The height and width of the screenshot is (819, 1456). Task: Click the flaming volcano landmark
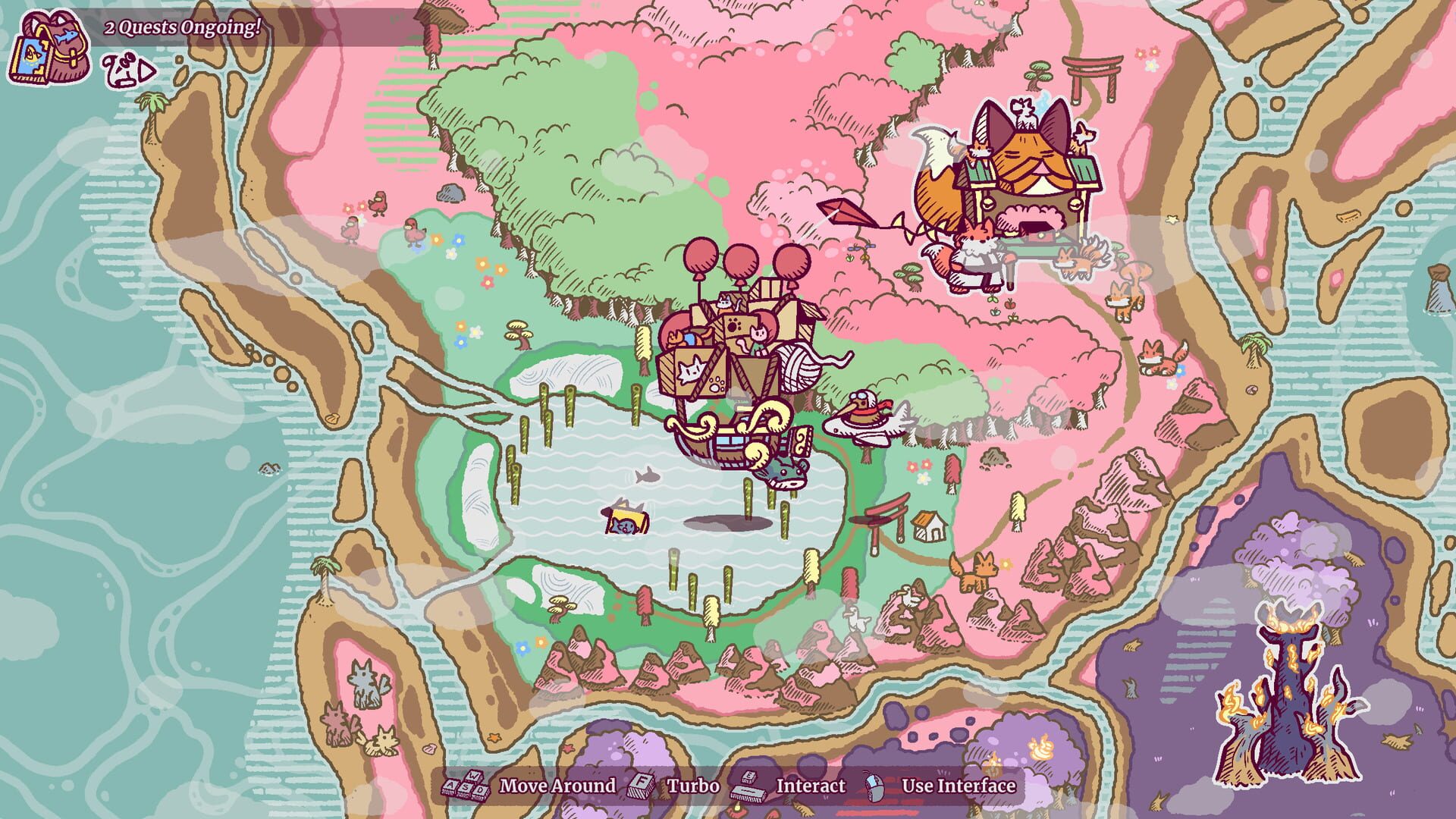coord(1285,682)
